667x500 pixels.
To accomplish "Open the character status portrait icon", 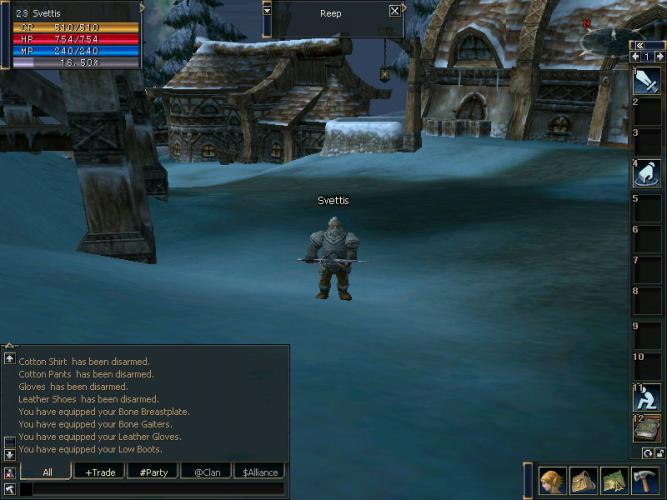I will coord(552,481).
